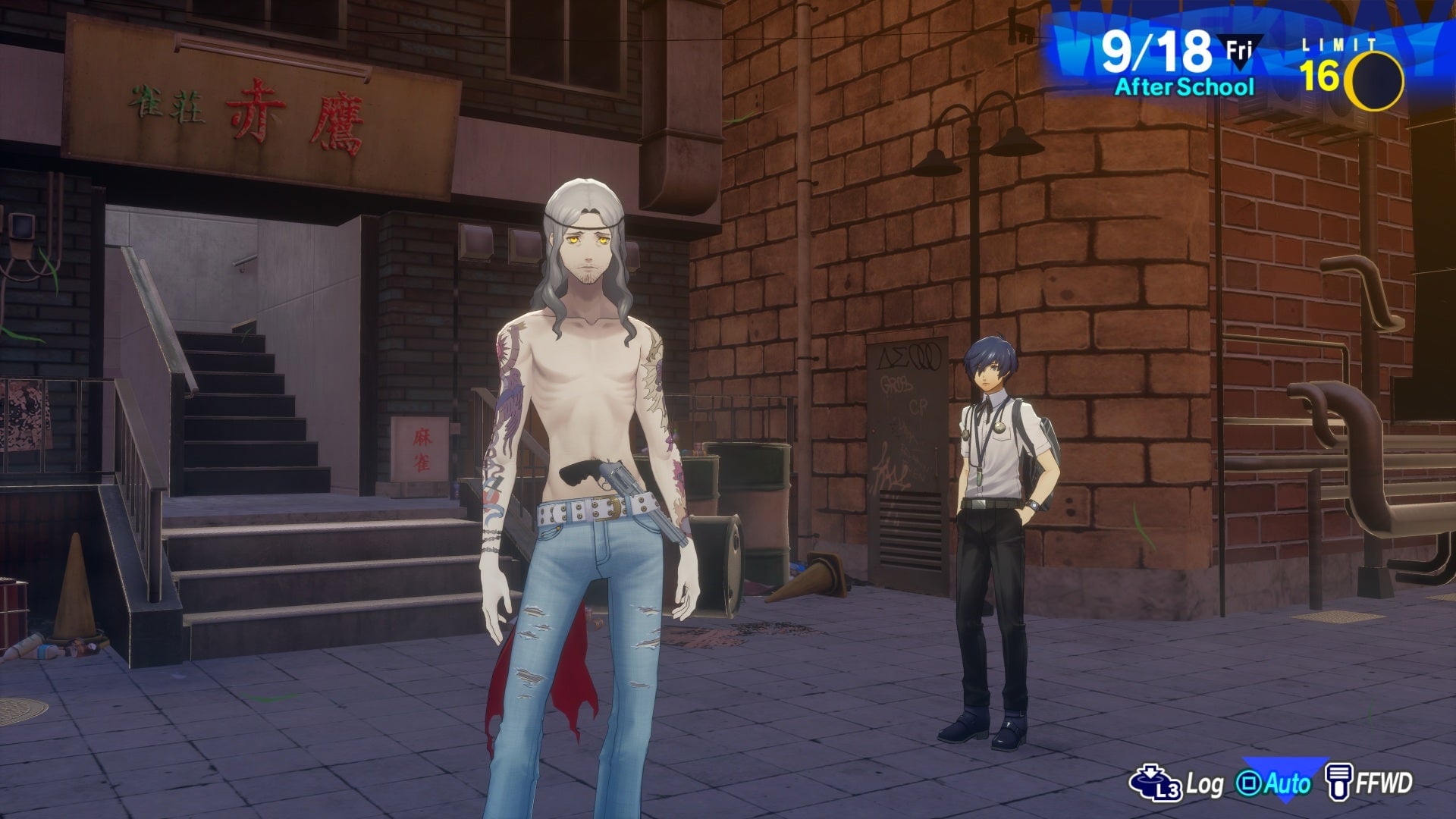Click the yellow 16 limit counter
Image resolution: width=1456 pixels, height=819 pixels.
(x=1321, y=76)
